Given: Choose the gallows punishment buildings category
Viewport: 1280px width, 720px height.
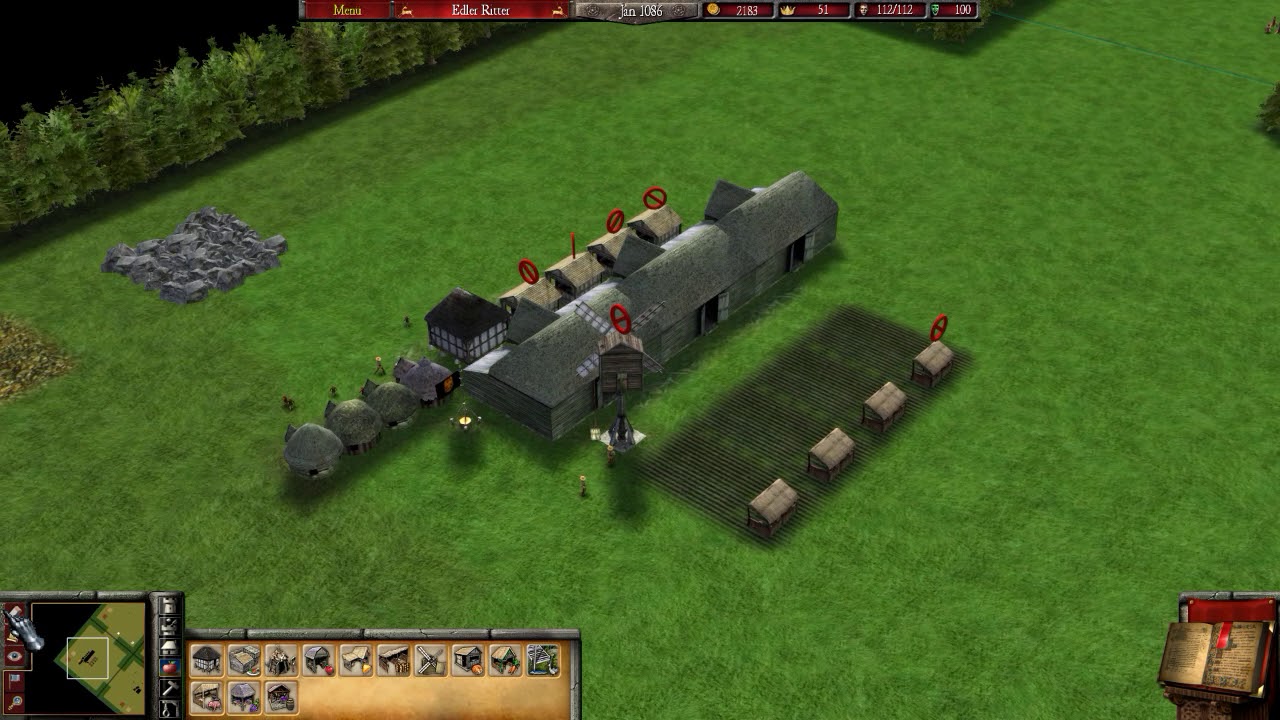Looking at the screenshot, I should [169, 708].
